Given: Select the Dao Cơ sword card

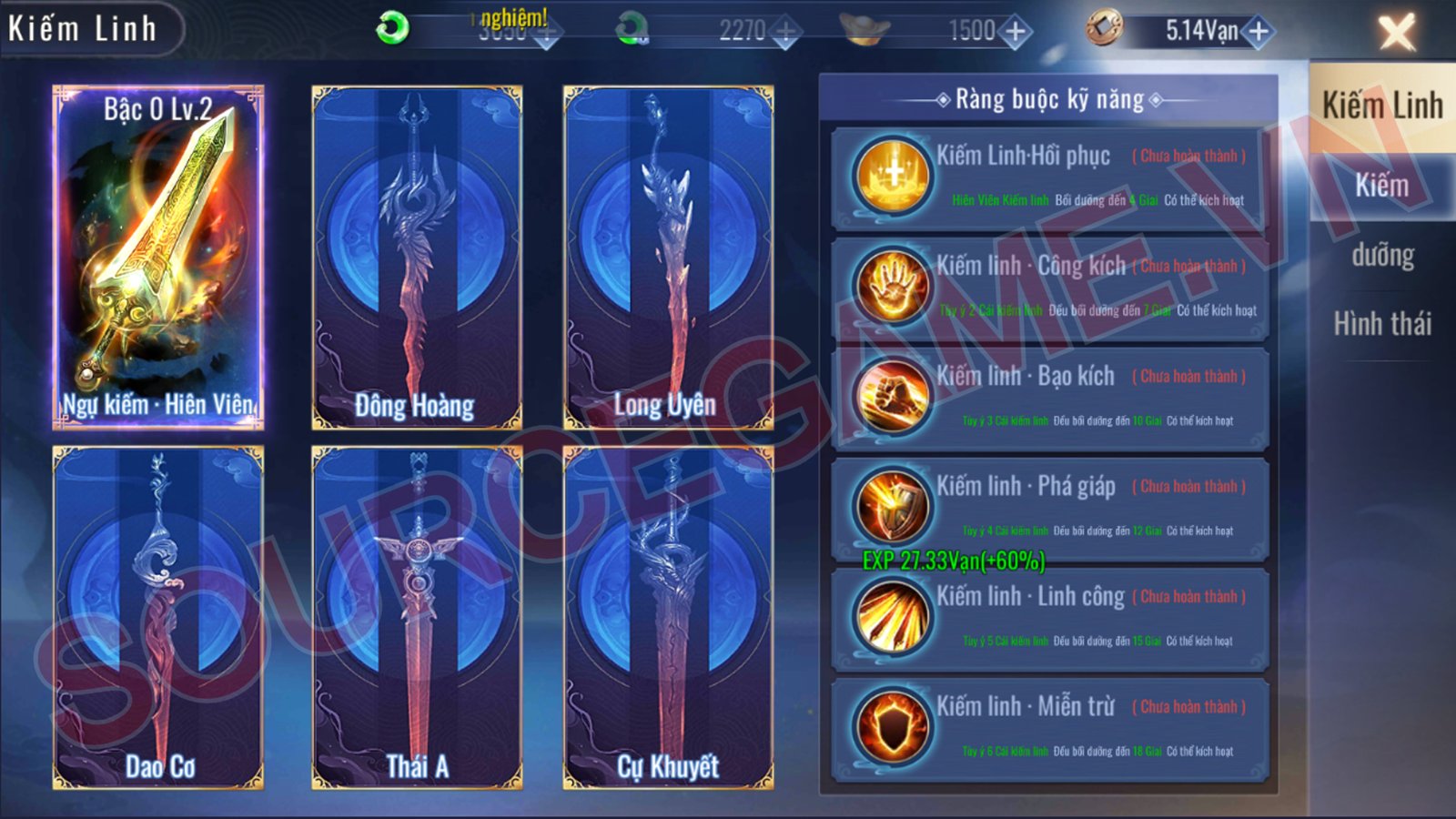Looking at the screenshot, I should (x=158, y=618).
